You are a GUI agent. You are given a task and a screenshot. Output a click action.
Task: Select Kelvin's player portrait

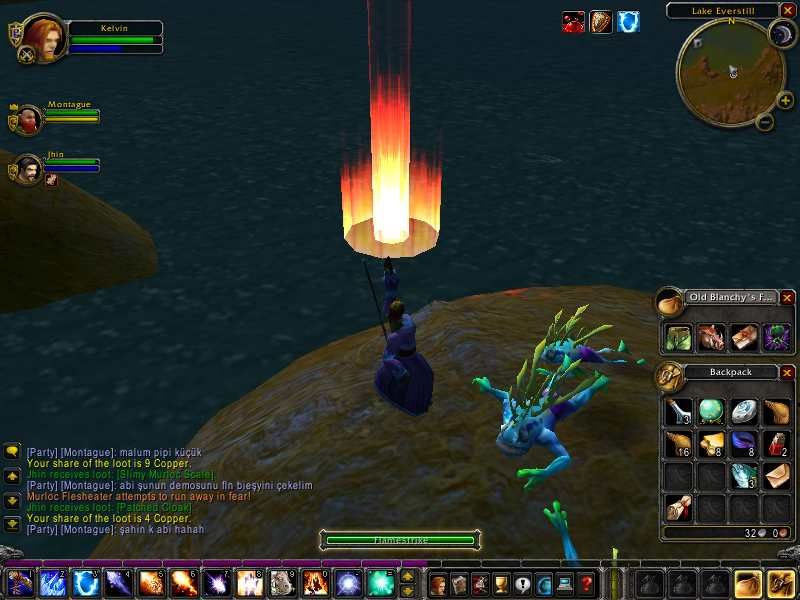[43, 37]
